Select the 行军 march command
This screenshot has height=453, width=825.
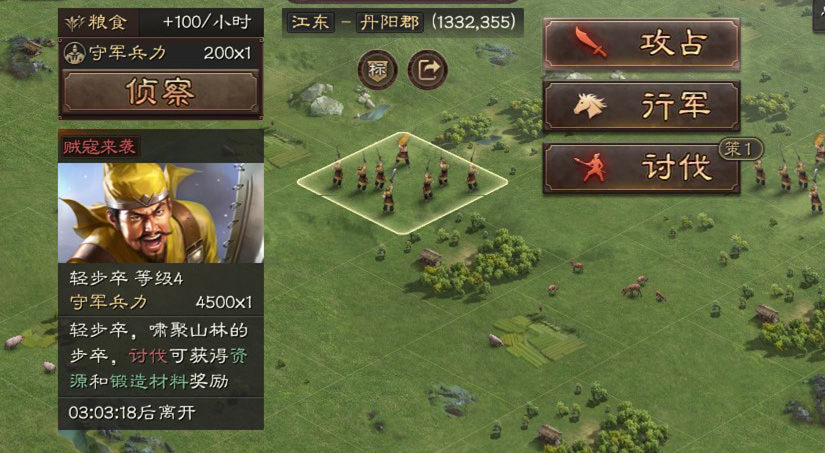641,106
